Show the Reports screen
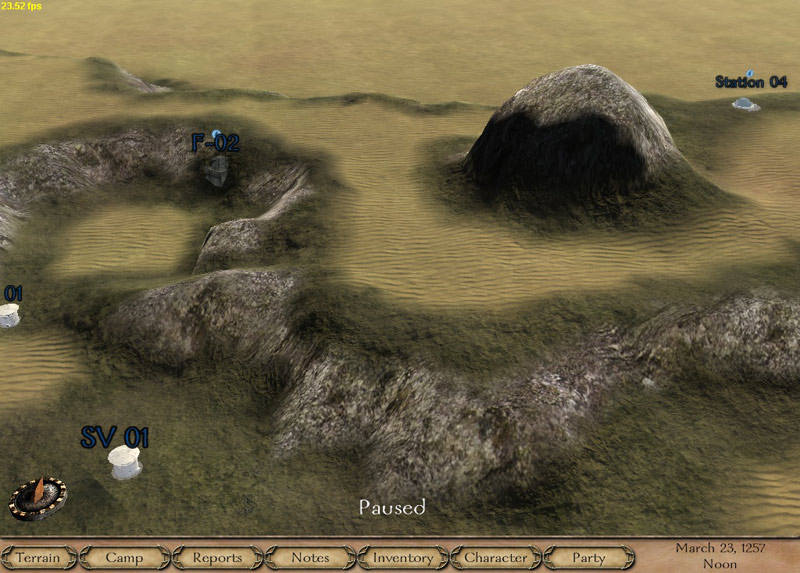 (x=217, y=558)
